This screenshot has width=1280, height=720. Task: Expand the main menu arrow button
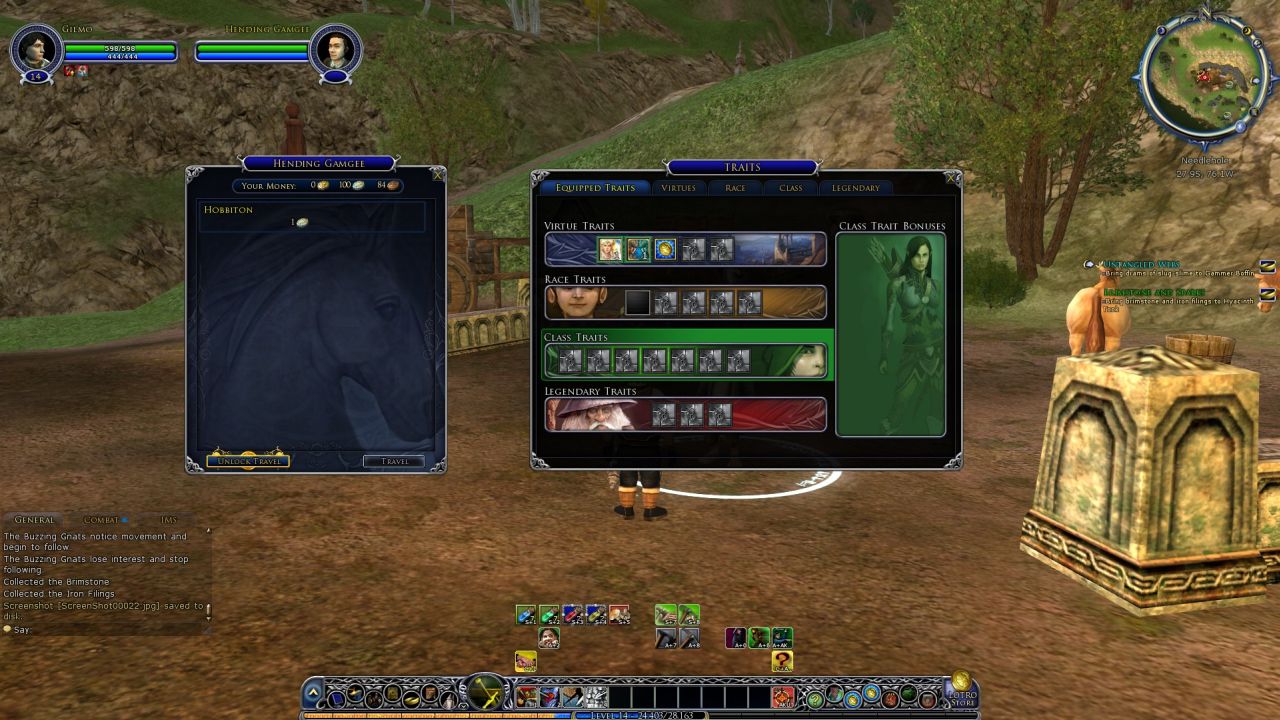pos(314,692)
